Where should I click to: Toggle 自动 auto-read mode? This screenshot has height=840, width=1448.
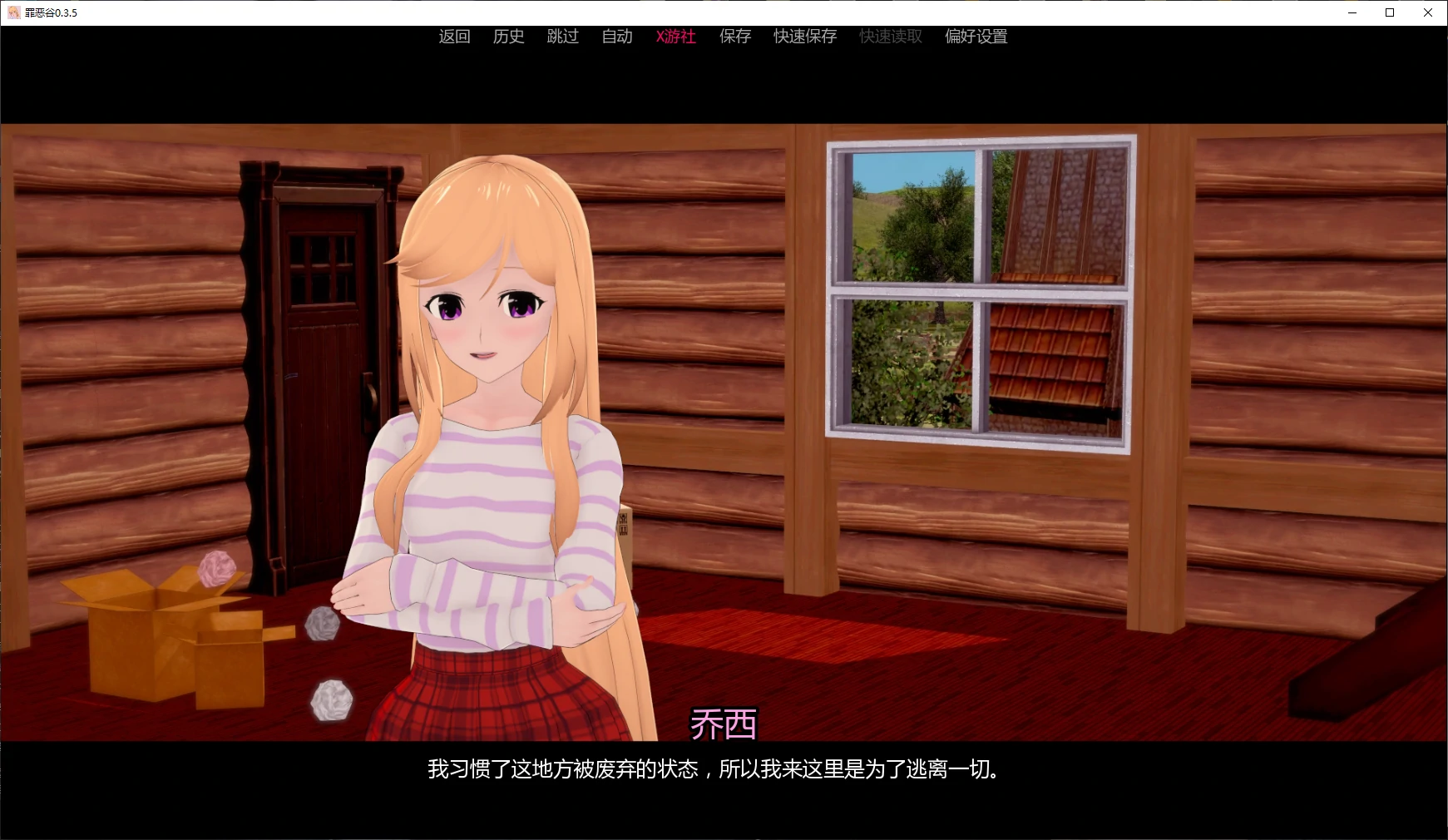coord(617,37)
